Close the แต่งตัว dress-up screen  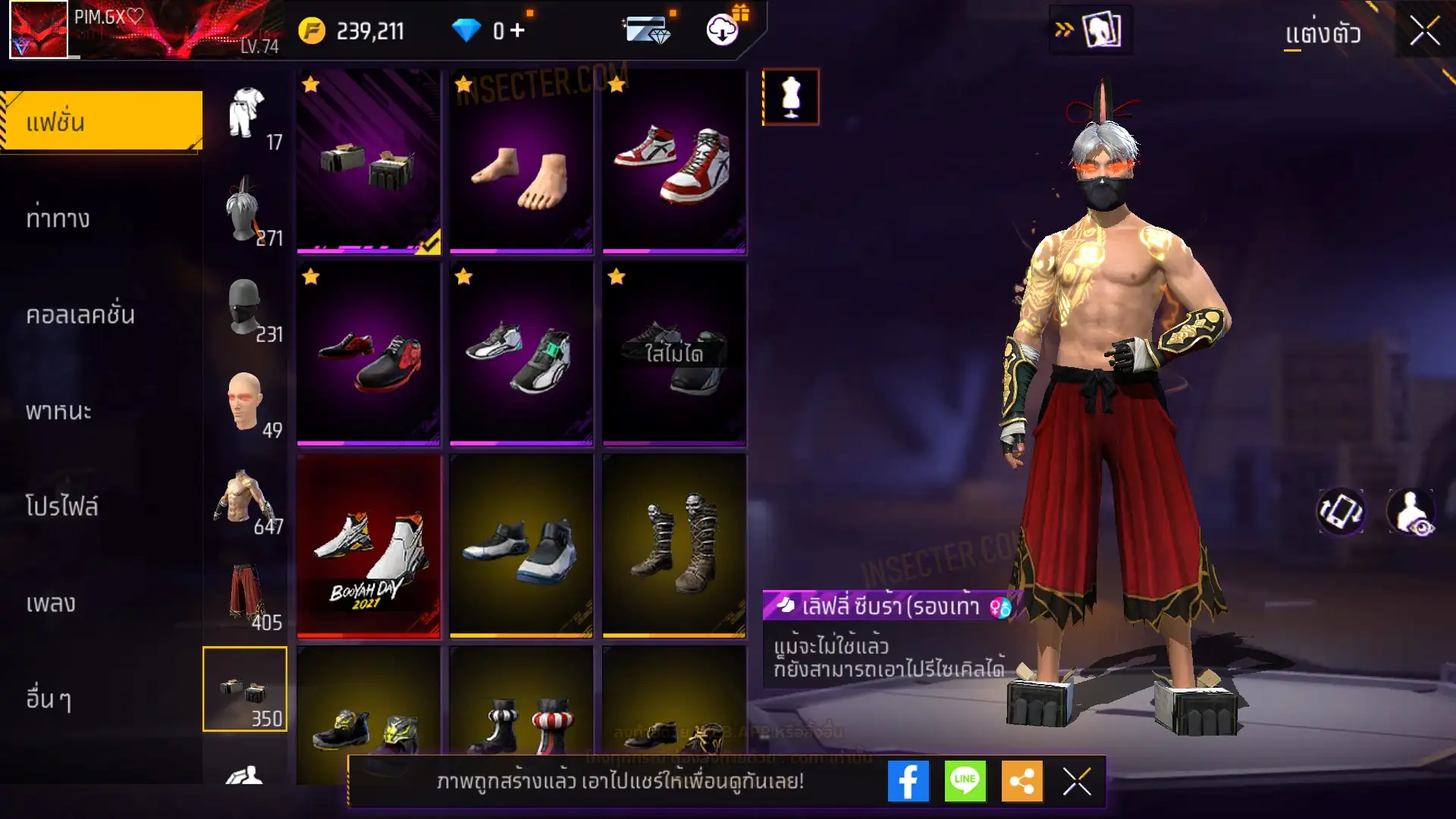pos(1424,32)
